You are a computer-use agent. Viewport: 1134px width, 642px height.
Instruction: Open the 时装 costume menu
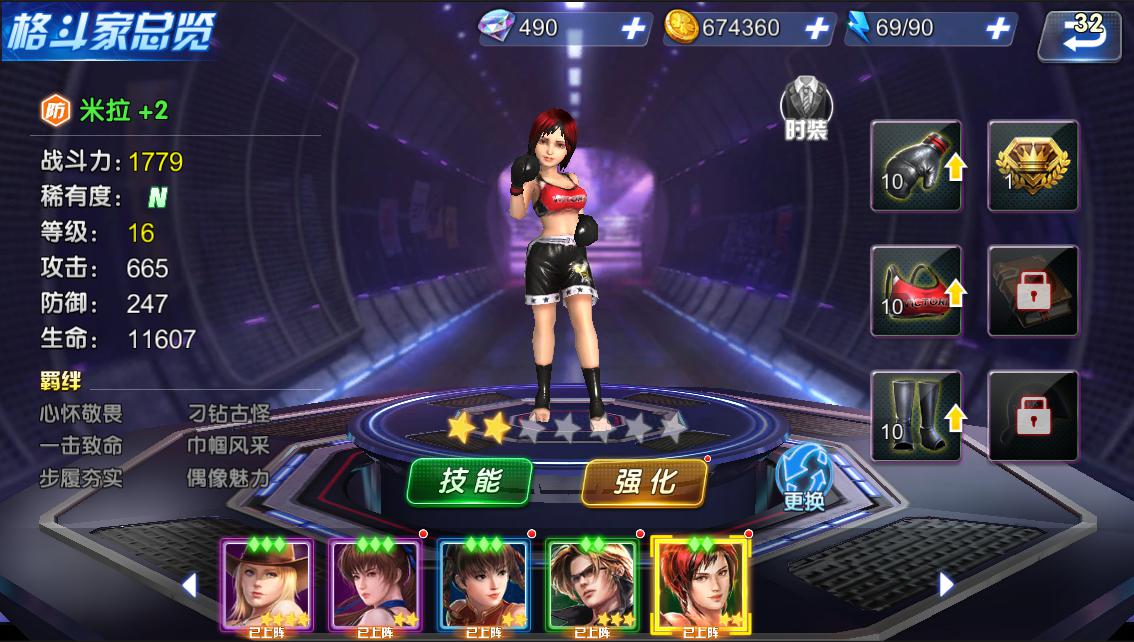[805, 108]
